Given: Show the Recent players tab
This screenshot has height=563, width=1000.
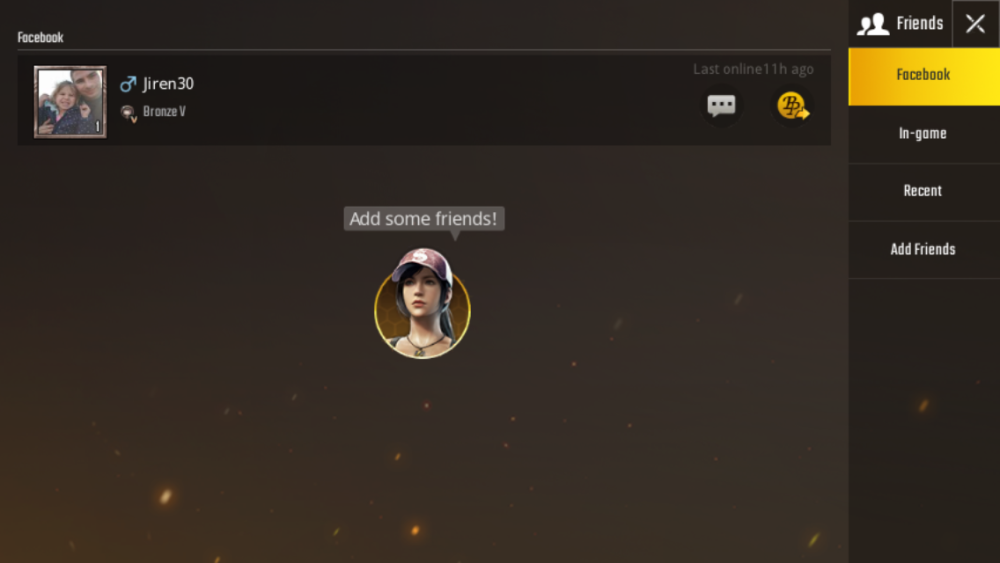Looking at the screenshot, I should (923, 191).
